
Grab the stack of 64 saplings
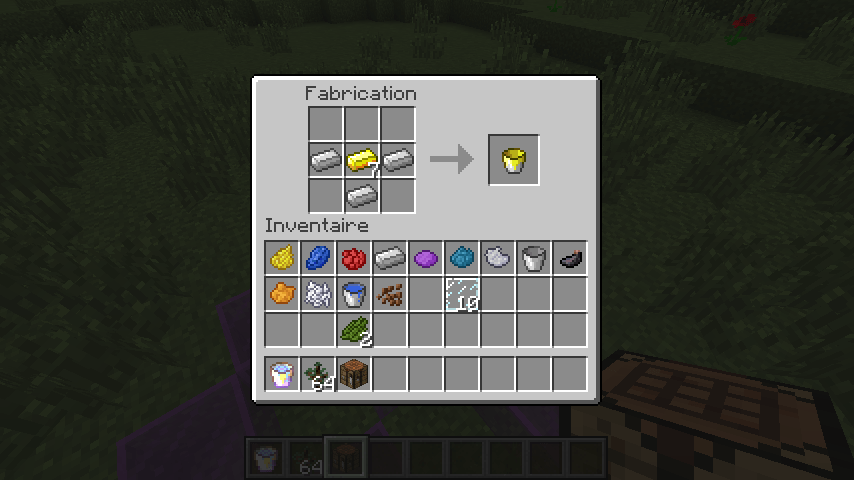[x=318, y=375]
